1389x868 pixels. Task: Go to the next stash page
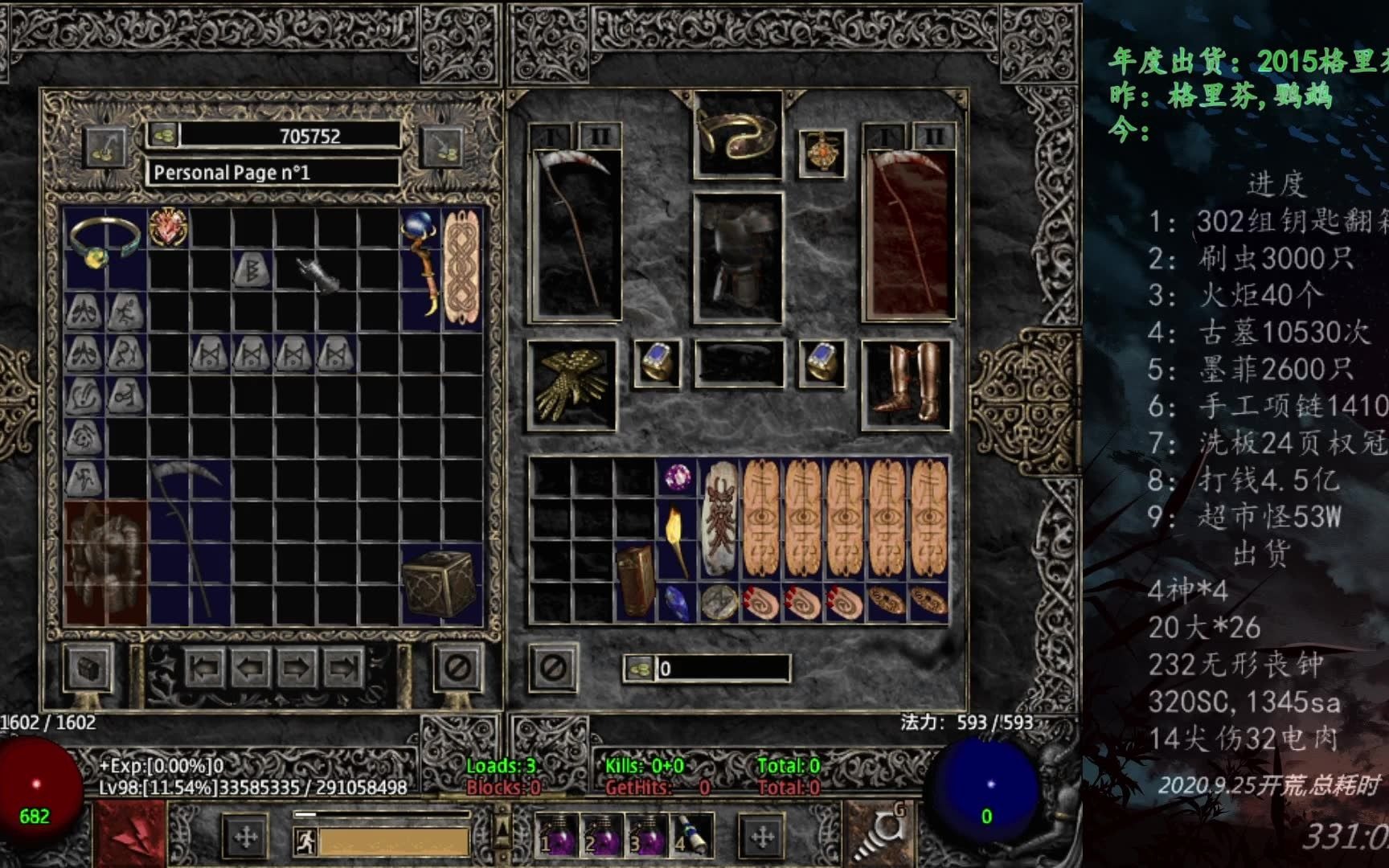coord(296,667)
